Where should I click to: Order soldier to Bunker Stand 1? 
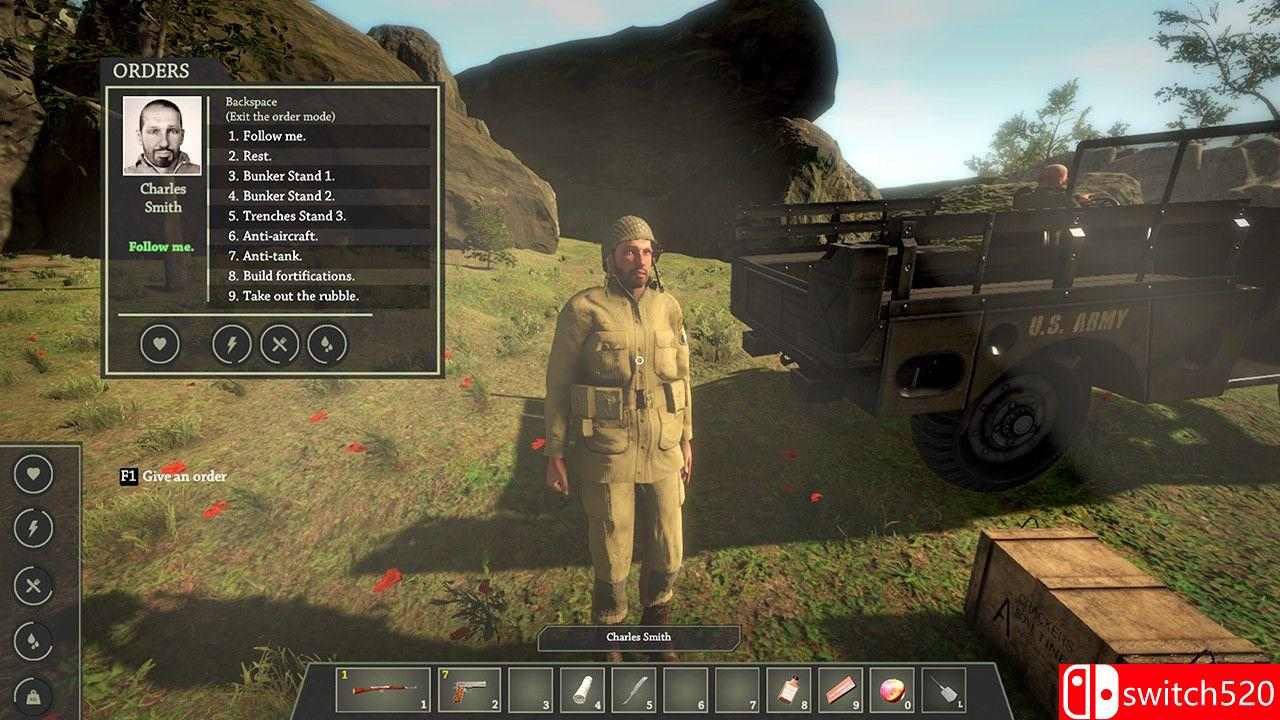click(x=281, y=176)
